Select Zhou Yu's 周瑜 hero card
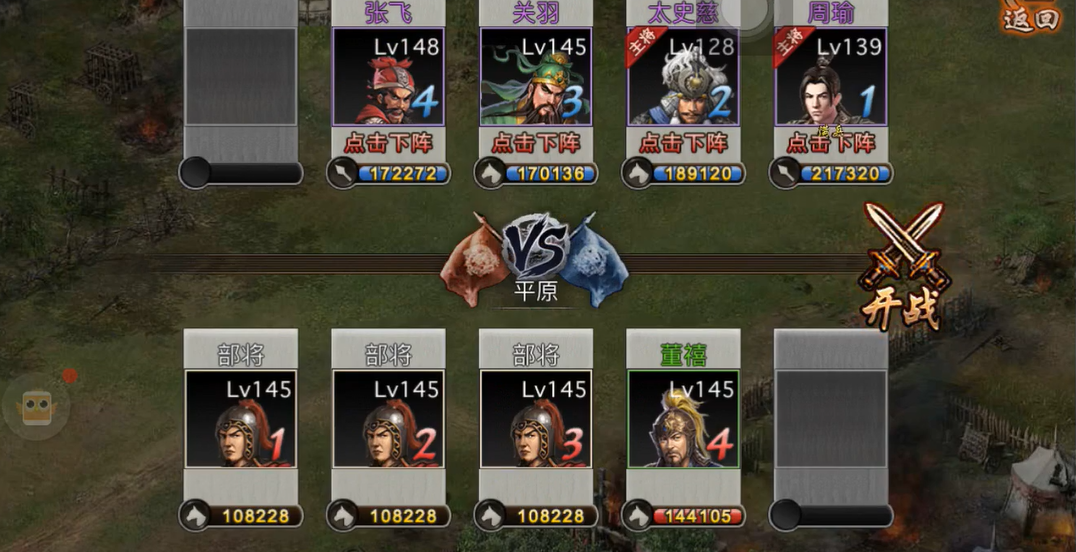 tap(831, 77)
